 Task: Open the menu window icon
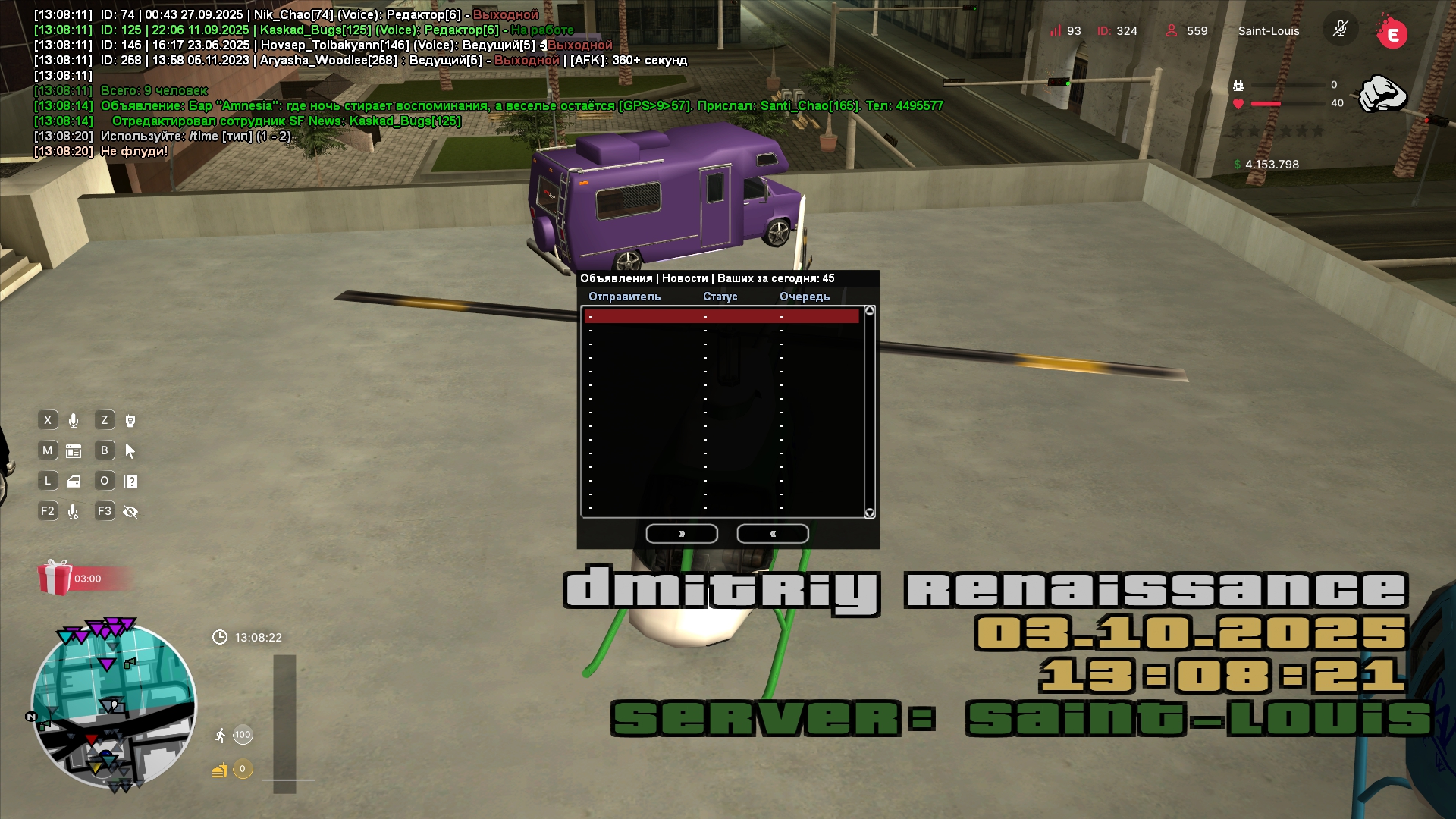pos(74,451)
